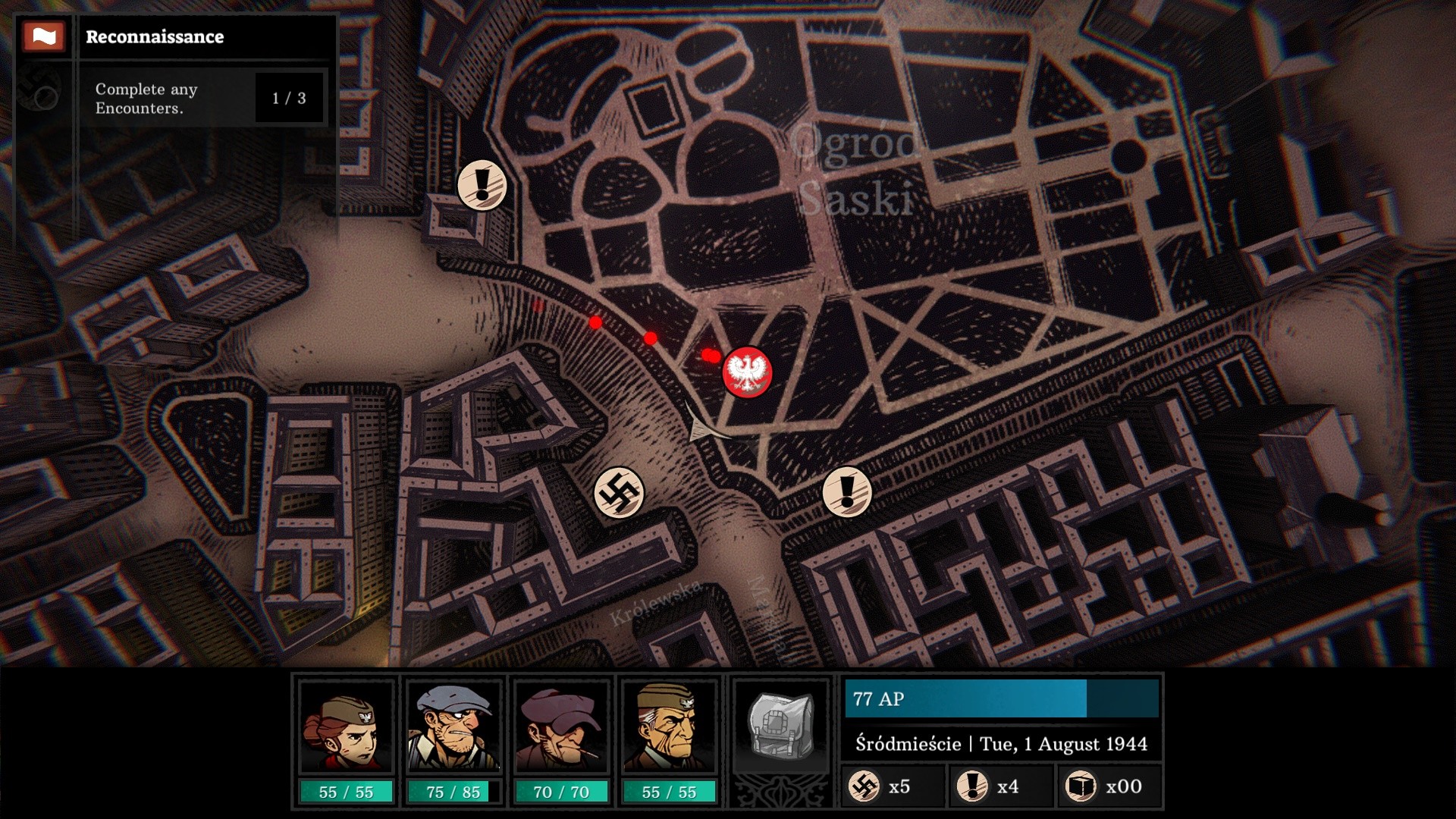The image size is (1456, 819).
Task: Open the backpack inventory
Action: pyautogui.click(x=780, y=726)
